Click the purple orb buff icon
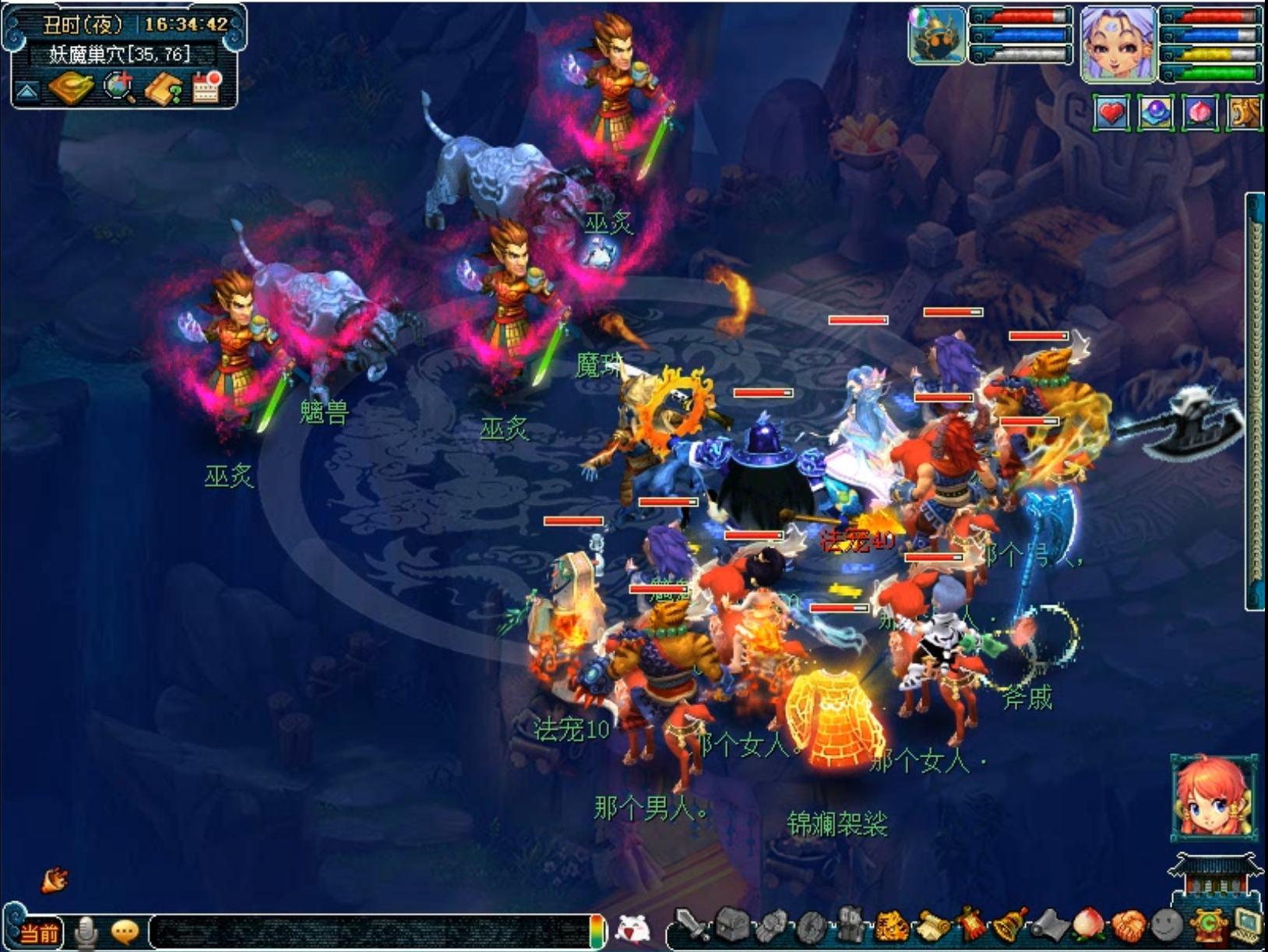Image resolution: width=1268 pixels, height=952 pixels. pos(1156,114)
